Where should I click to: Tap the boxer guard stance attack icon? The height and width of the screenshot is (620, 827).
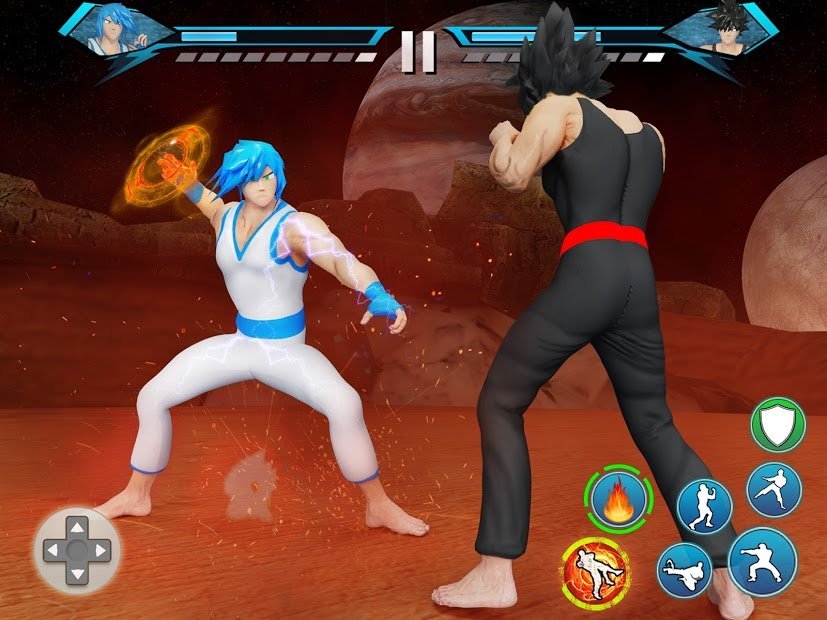pyautogui.click(x=704, y=506)
